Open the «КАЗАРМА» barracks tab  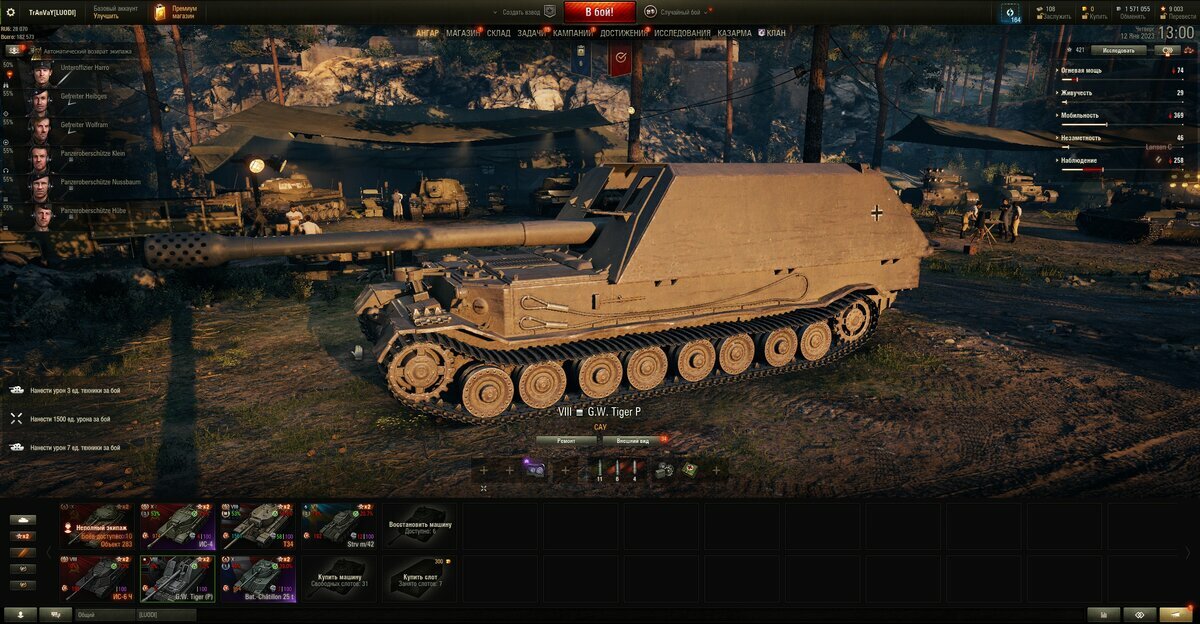coord(734,33)
